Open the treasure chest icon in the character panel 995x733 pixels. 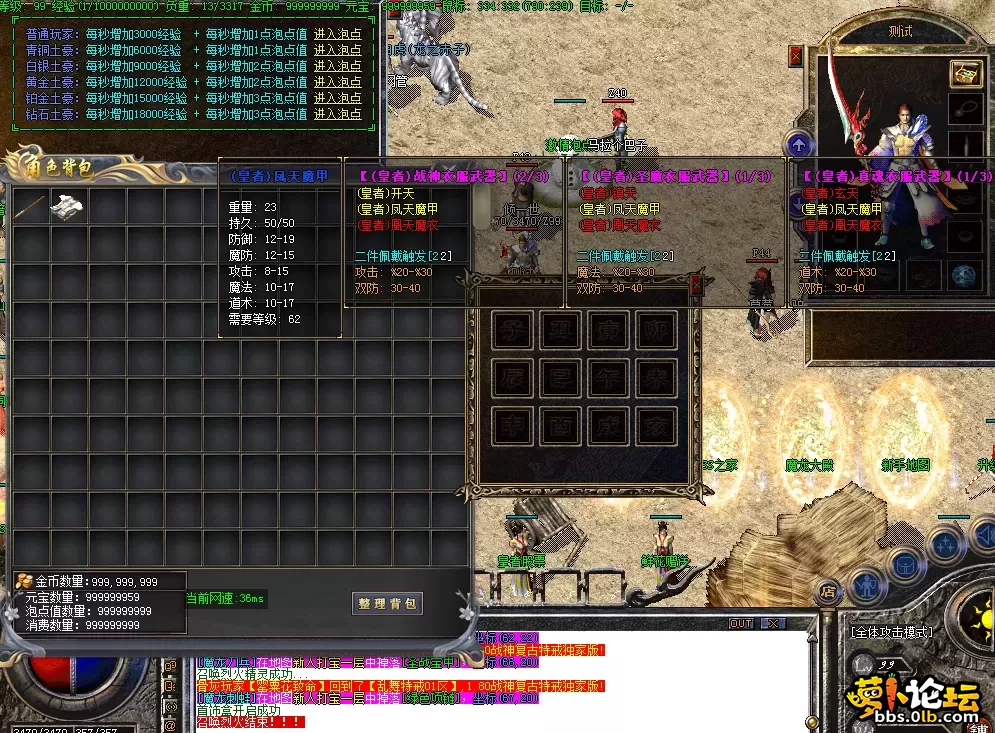(965, 74)
